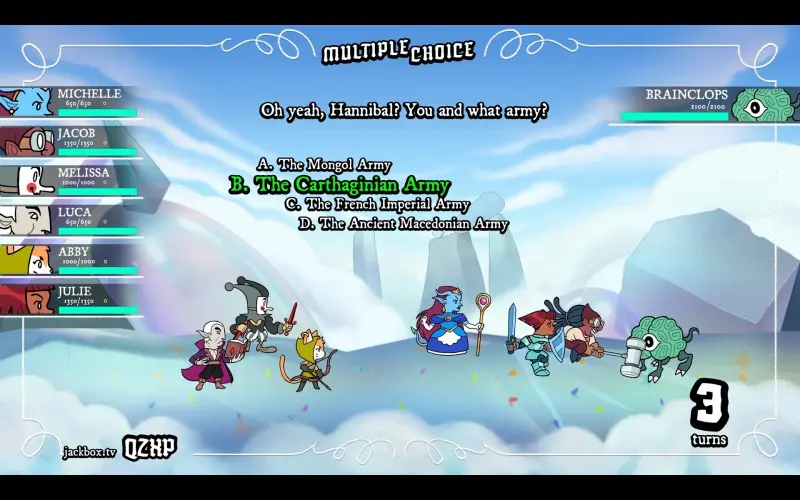Choose answer D, The Ancient Macedonian Army
This screenshot has width=800, height=500.
(x=403, y=224)
